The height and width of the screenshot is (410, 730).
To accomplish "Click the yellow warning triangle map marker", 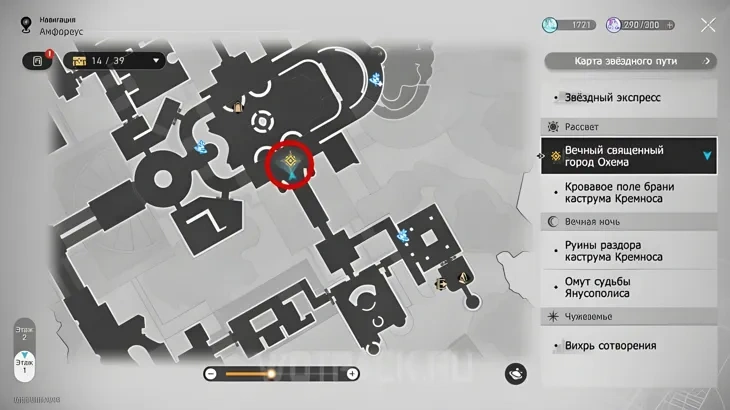I will [x=462, y=278].
